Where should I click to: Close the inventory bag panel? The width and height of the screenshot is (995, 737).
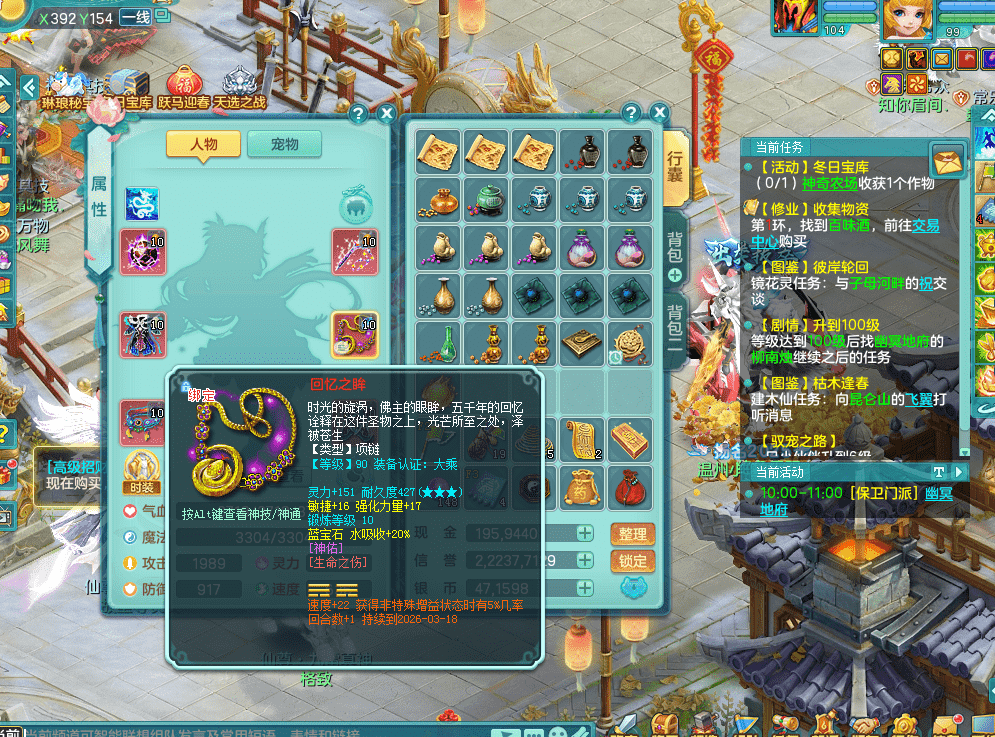658,113
